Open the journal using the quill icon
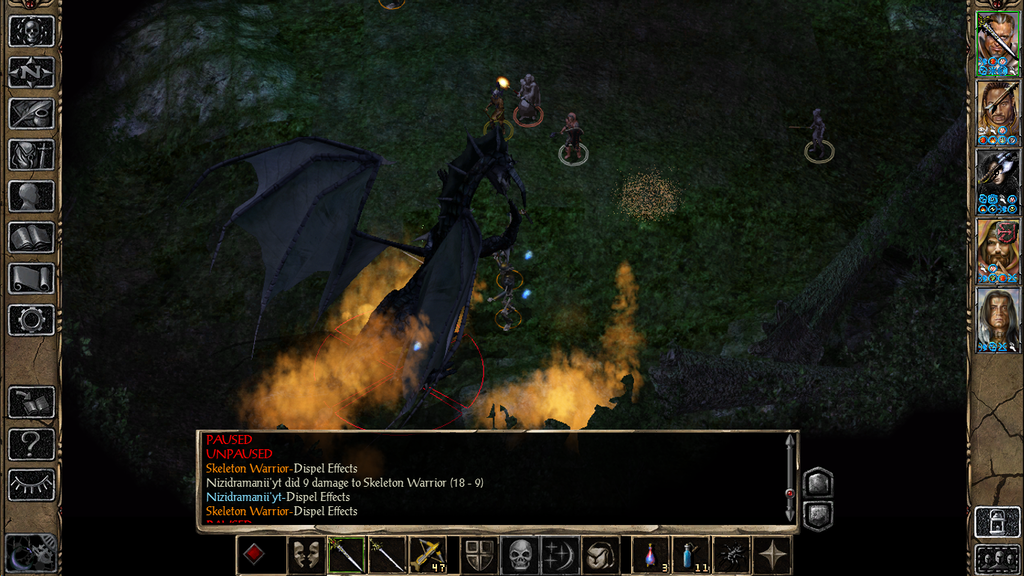 point(31,113)
